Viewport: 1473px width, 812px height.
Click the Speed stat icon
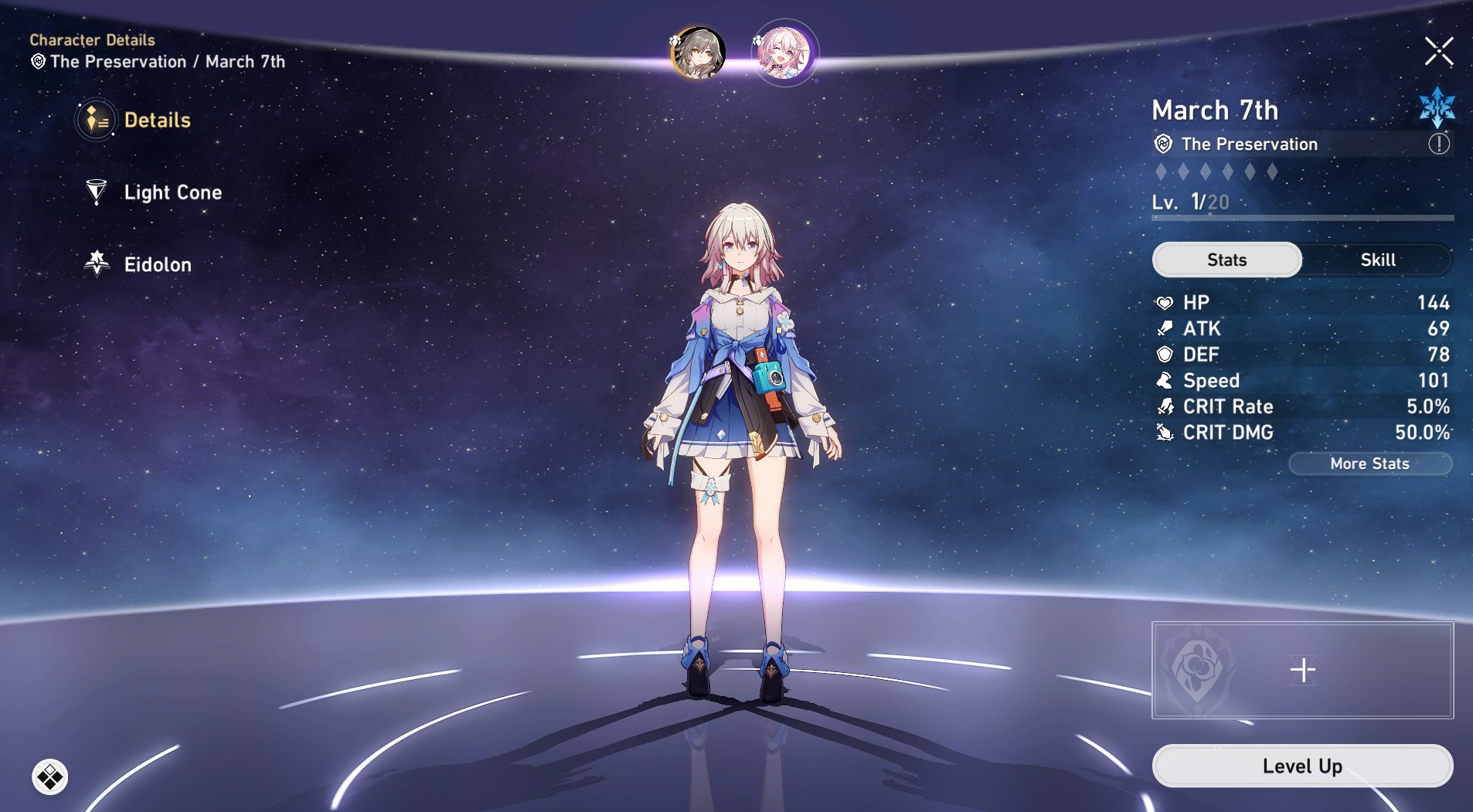pos(1165,380)
